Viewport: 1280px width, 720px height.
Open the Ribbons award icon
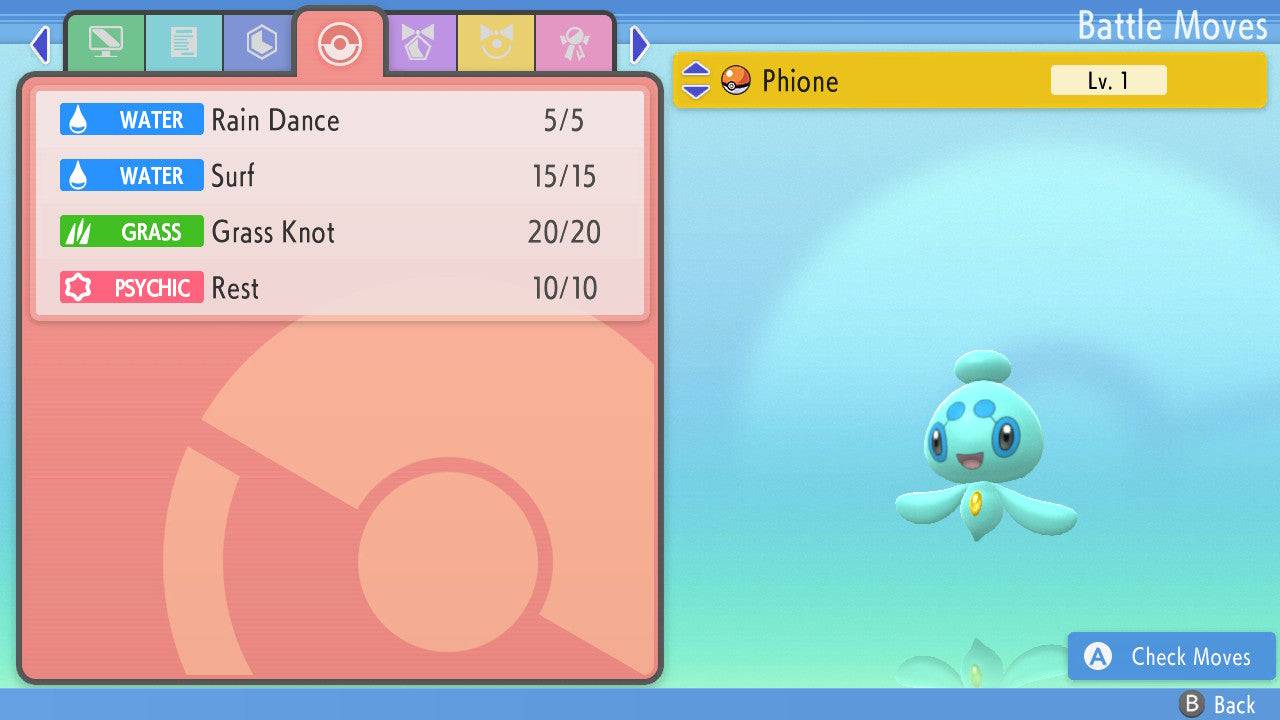coord(573,43)
